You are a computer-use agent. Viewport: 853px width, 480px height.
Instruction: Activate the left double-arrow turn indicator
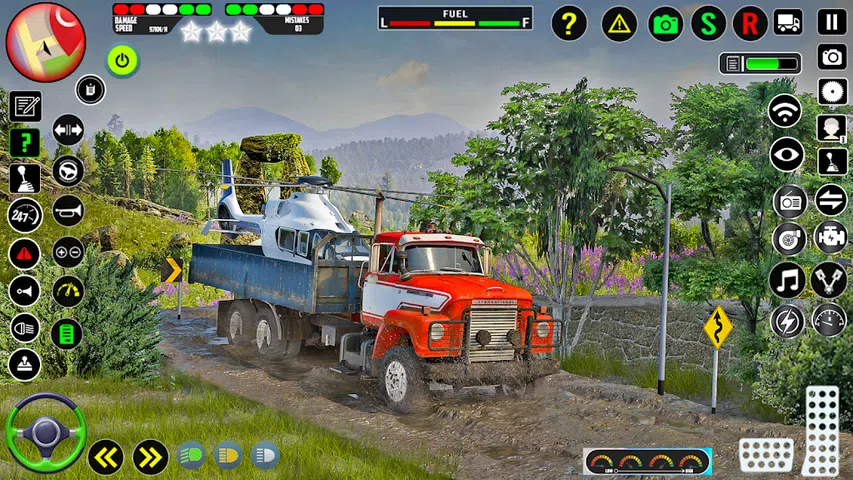(105, 456)
